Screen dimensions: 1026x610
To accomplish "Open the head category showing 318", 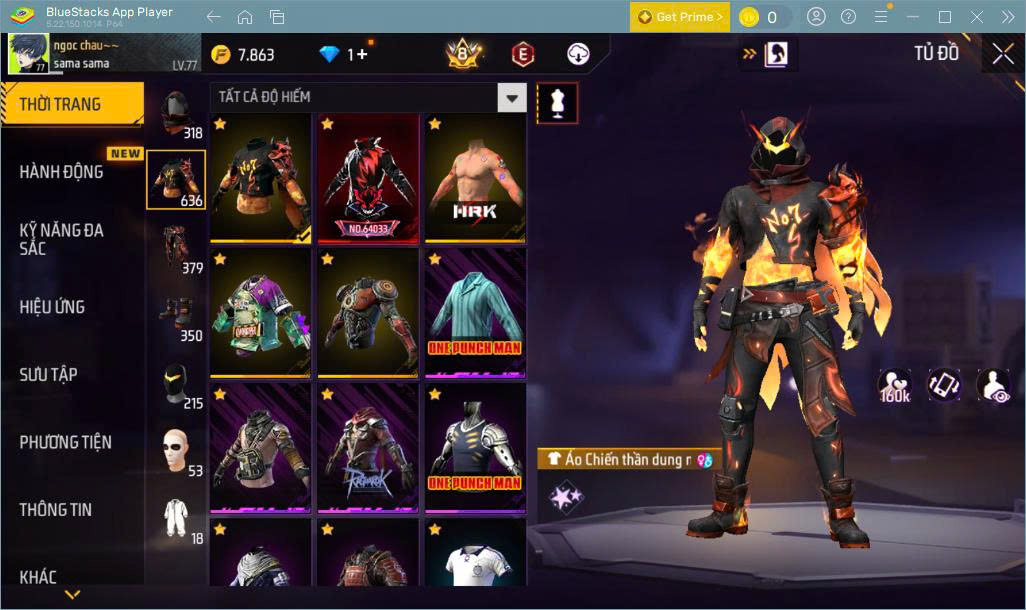I will point(177,113).
